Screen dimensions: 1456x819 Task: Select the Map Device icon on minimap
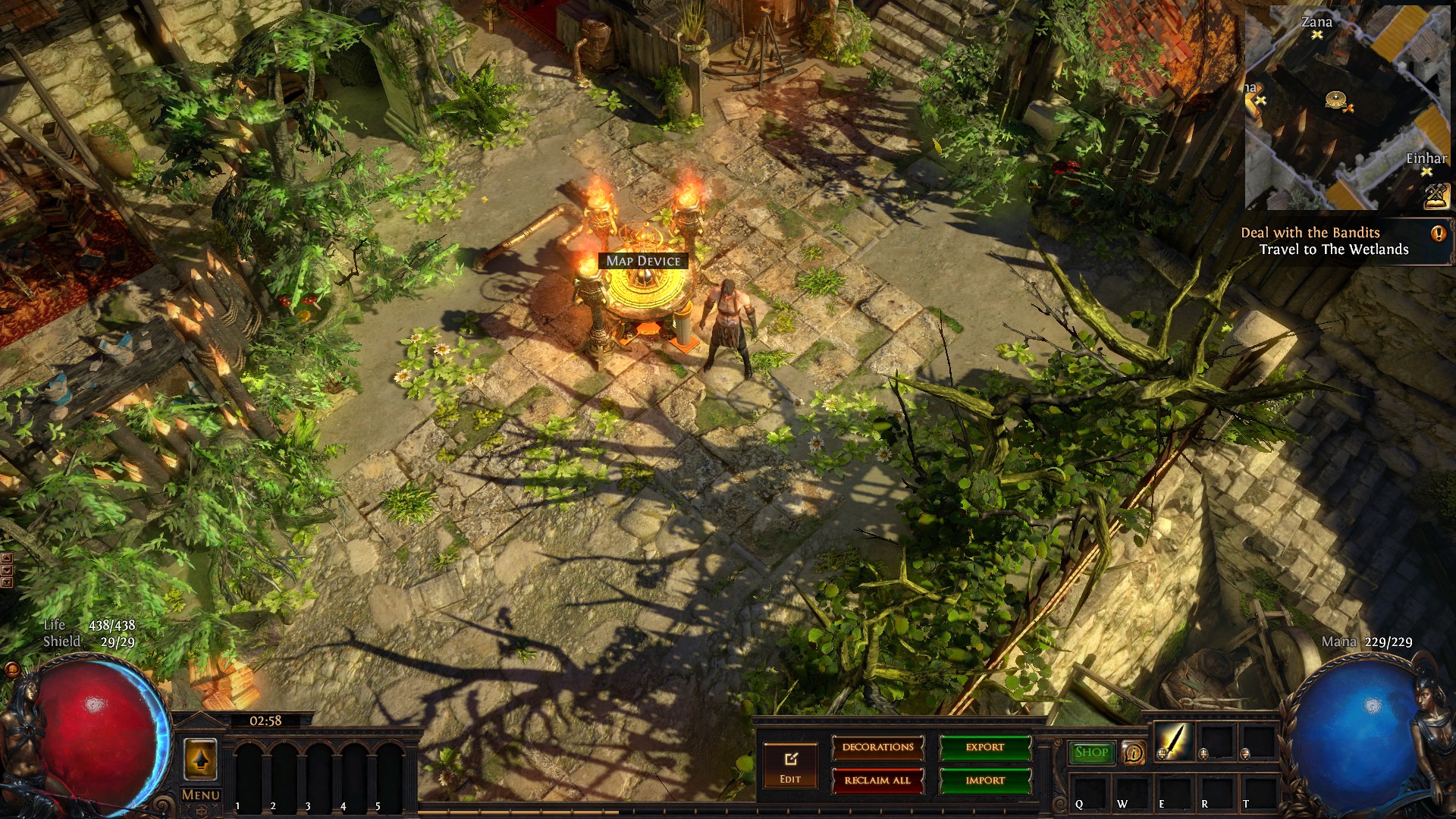tap(1335, 99)
